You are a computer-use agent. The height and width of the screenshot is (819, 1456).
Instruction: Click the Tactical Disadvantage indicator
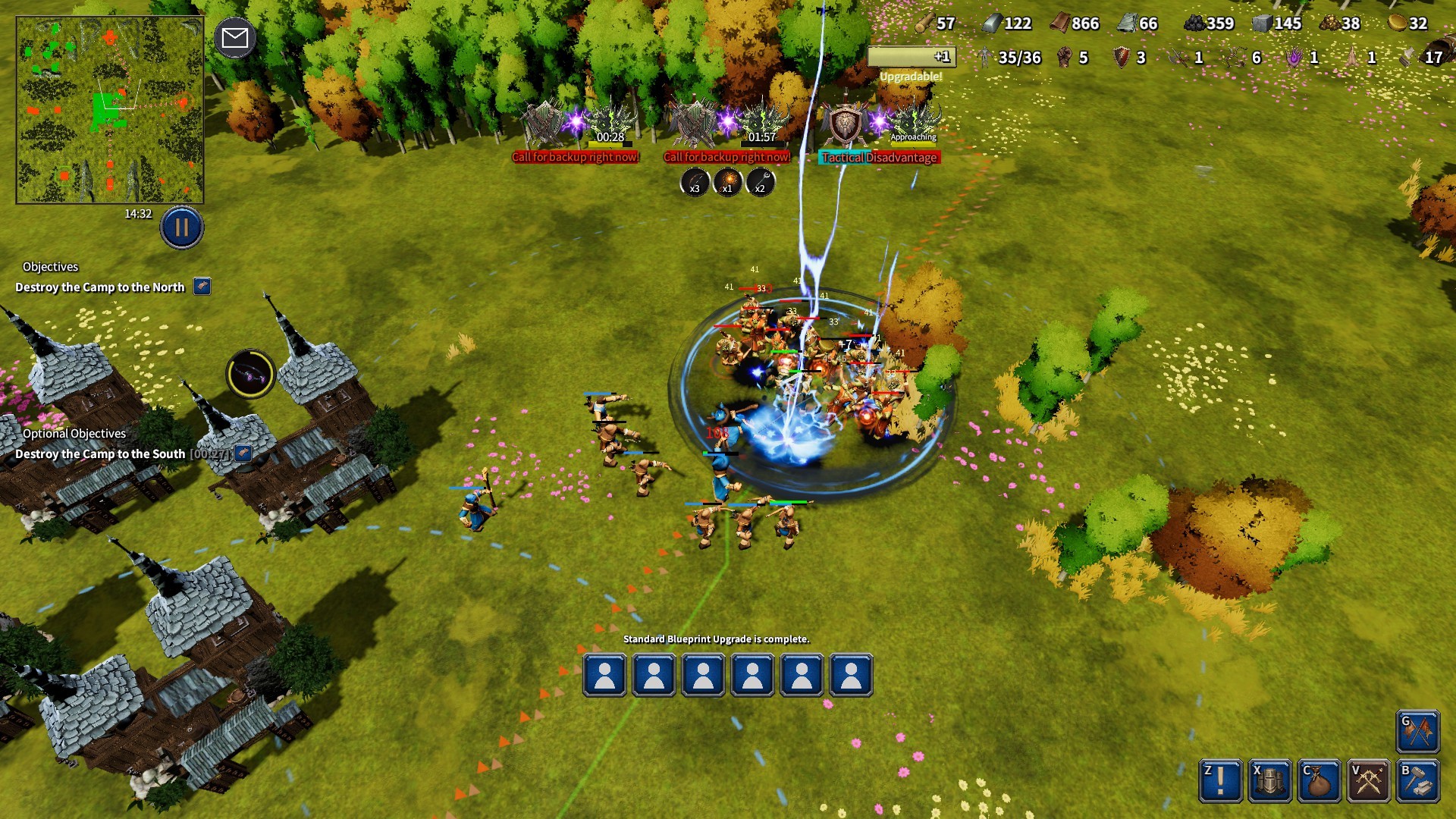pyautogui.click(x=878, y=158)
